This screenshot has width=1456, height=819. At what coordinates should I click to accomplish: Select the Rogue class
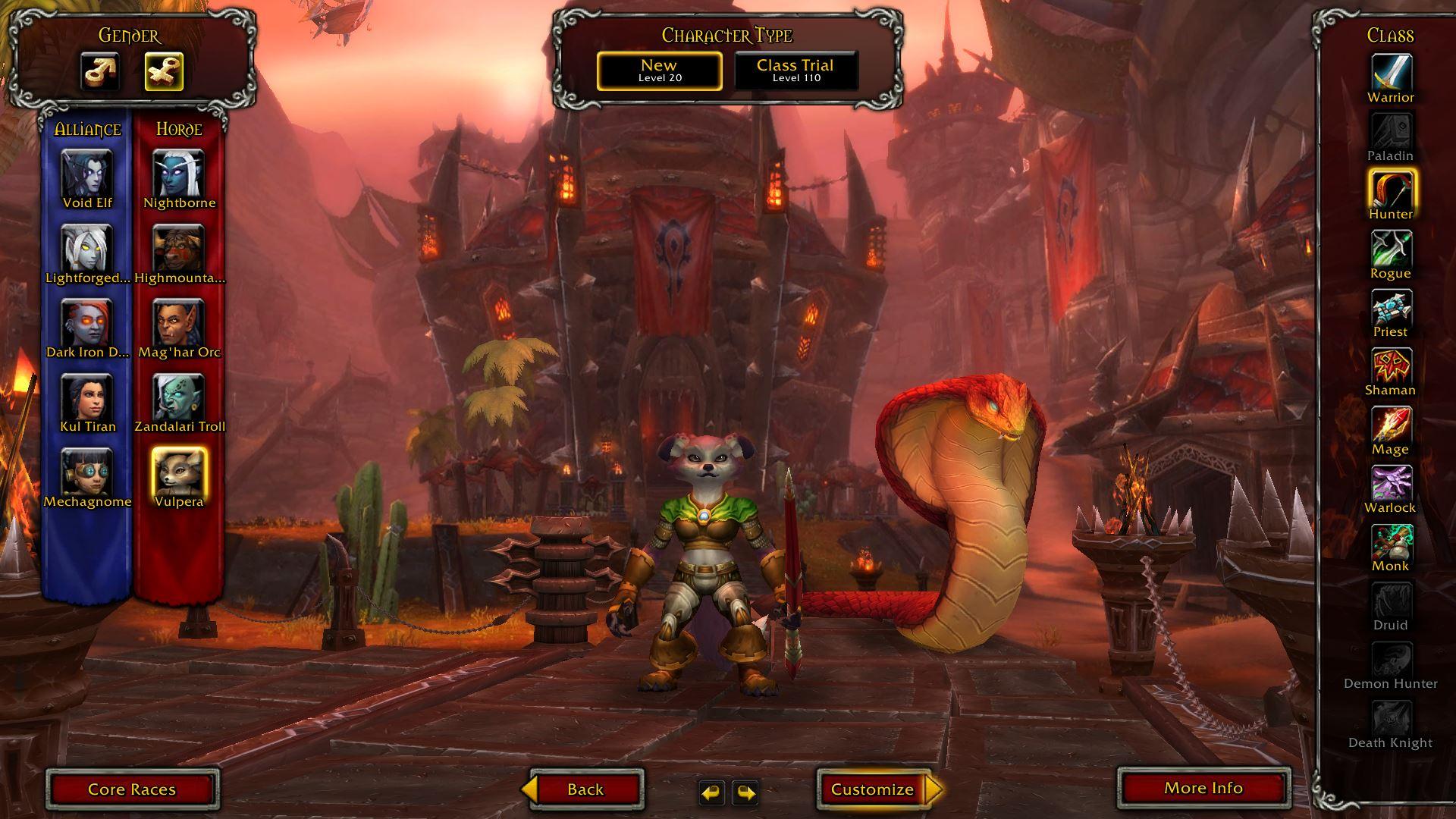tap(1391, 249)
